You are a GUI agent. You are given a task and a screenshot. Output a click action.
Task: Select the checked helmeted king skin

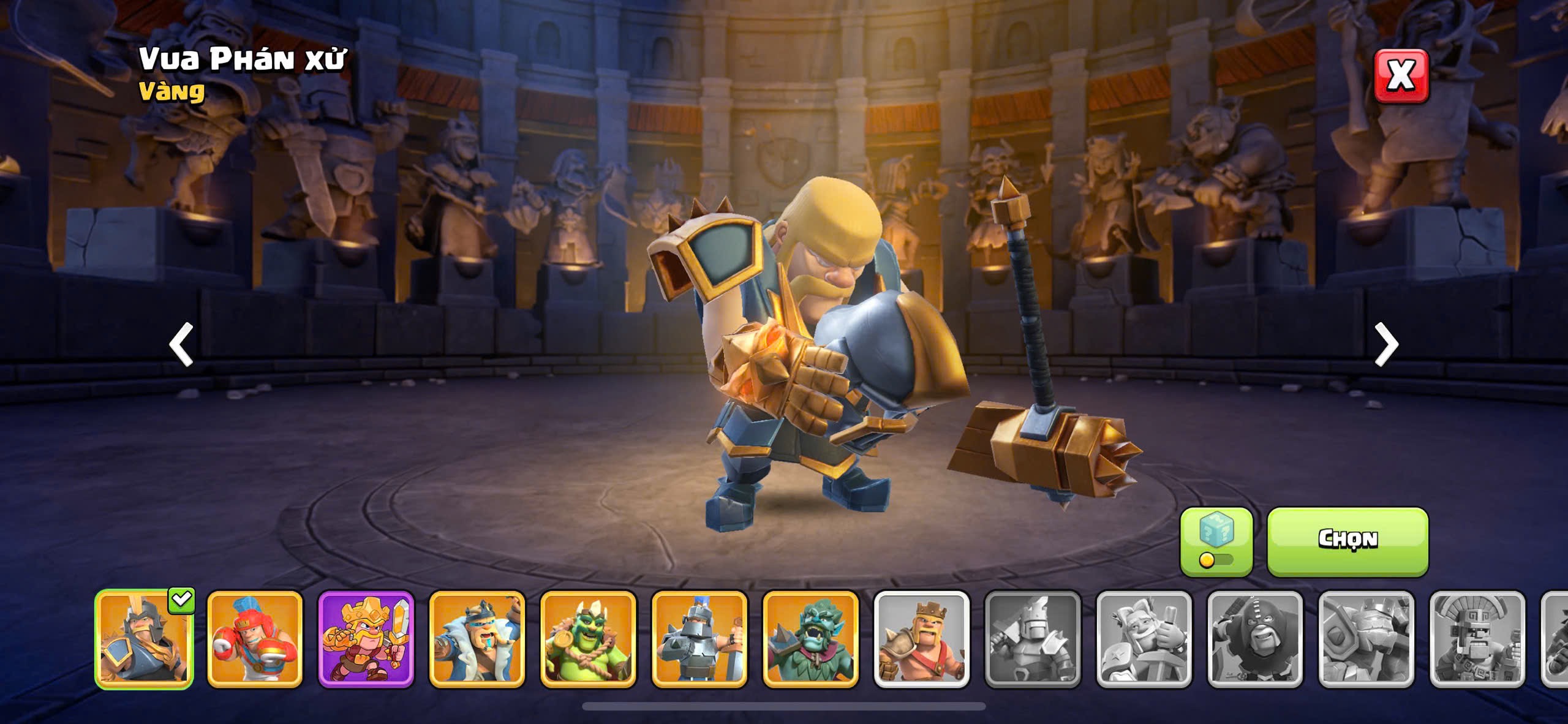(145, 639)
